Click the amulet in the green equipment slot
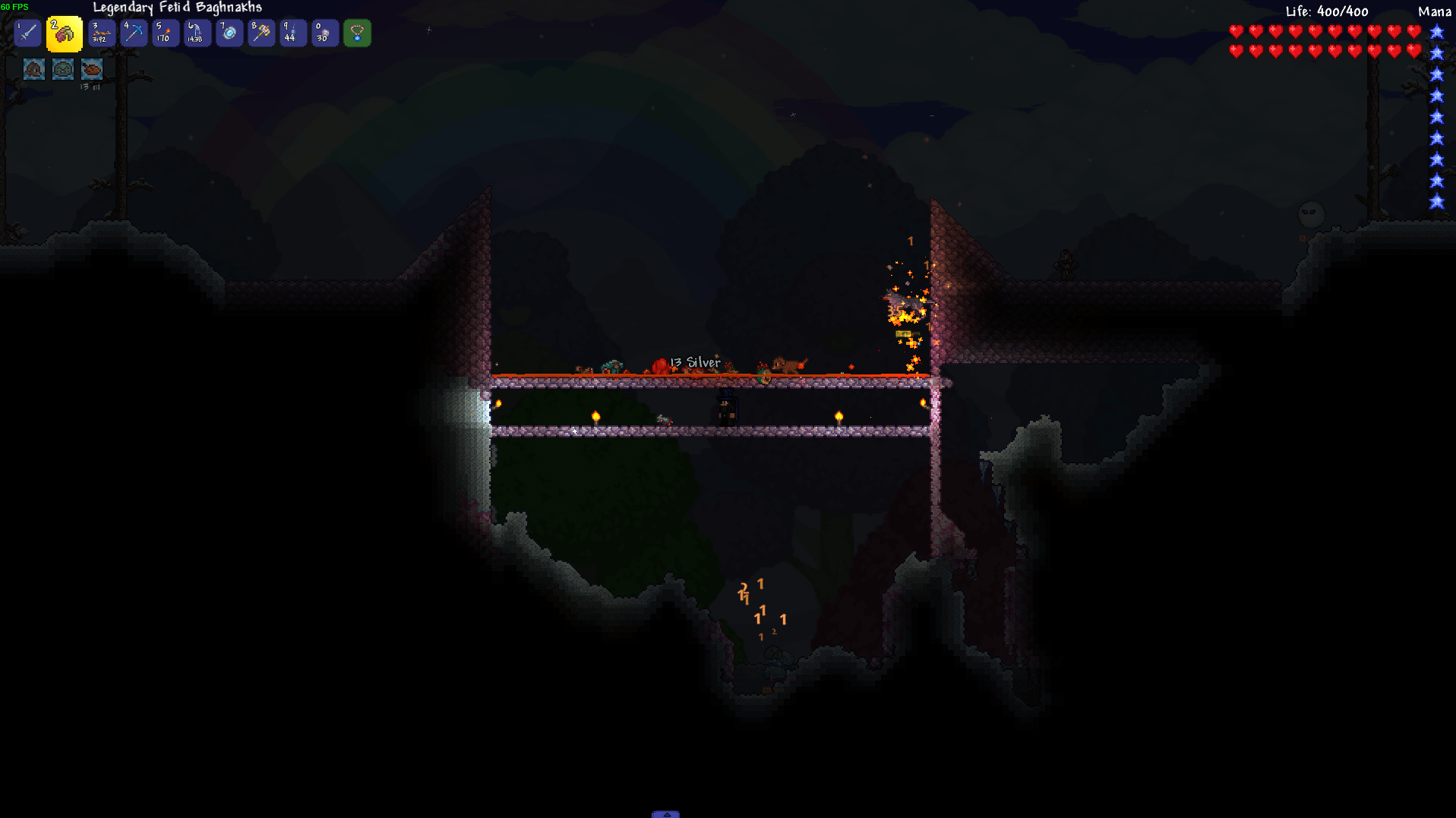Viewport: 1456px width, 818px height. [x=357, y=33]
